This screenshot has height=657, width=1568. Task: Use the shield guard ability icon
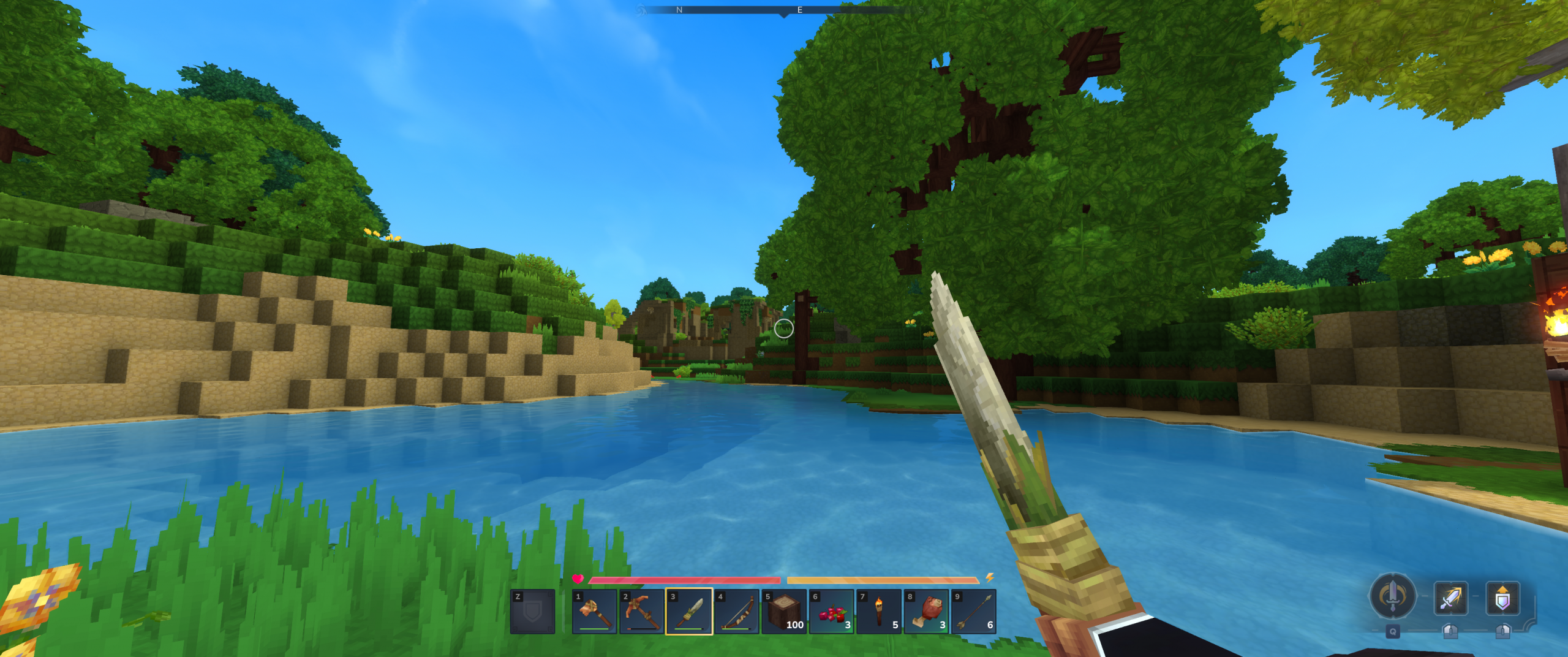[1502, 598]
